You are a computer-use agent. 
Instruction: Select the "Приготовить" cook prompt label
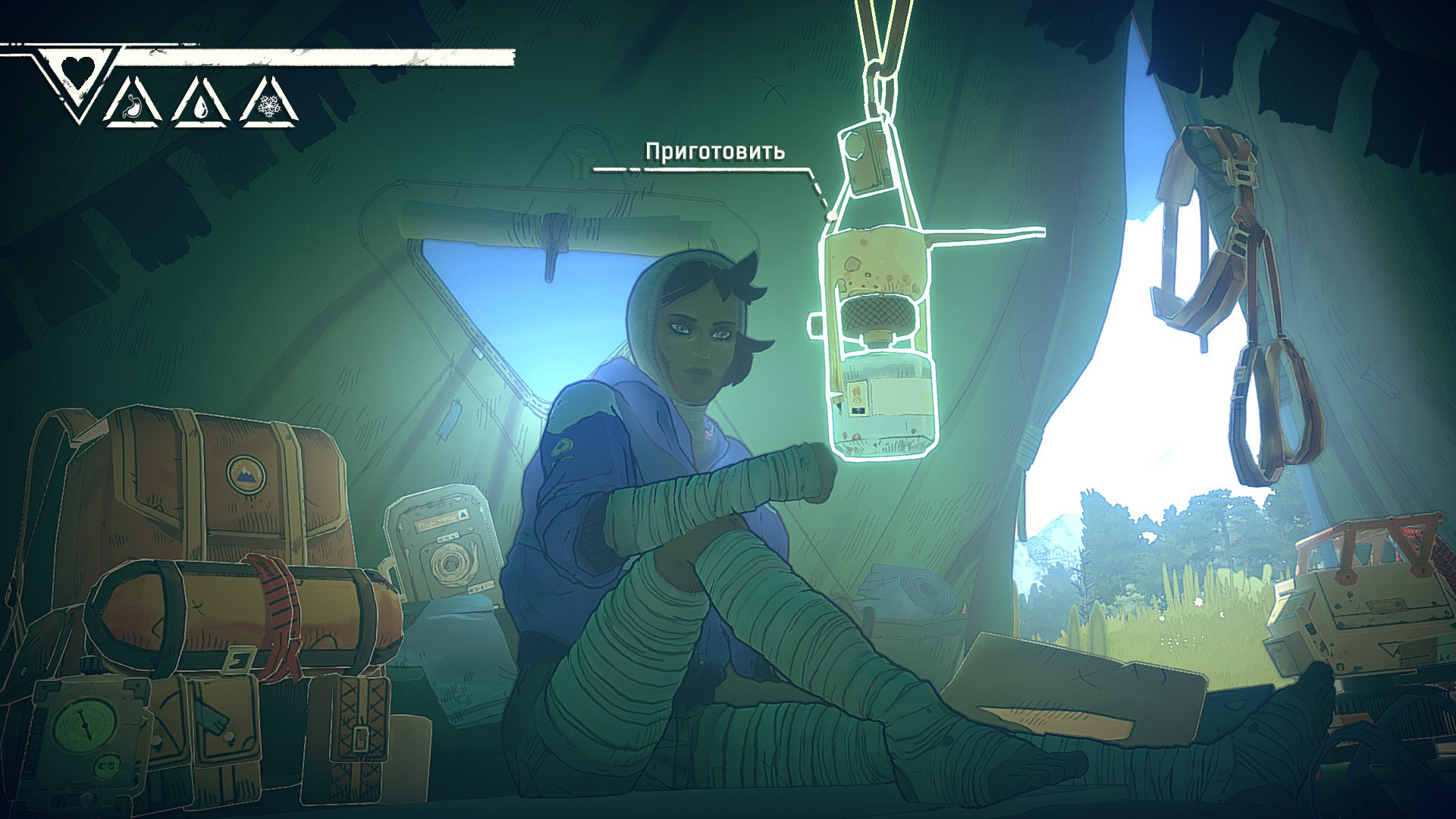[714, 152]
